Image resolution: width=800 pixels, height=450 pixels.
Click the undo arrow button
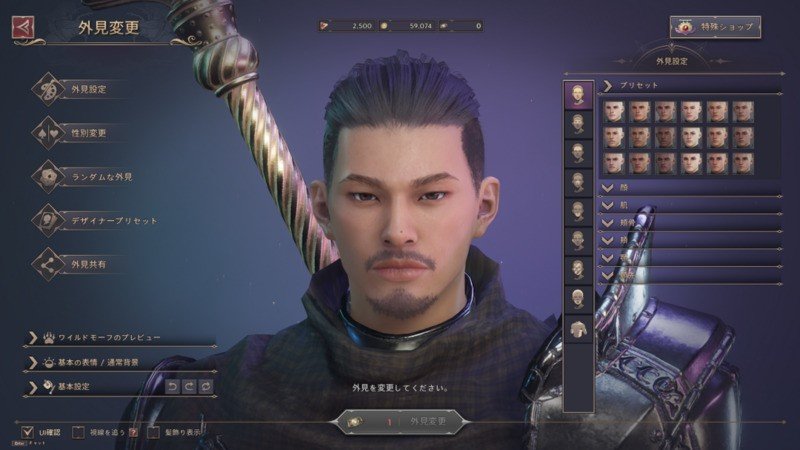[x=171, y=386]
